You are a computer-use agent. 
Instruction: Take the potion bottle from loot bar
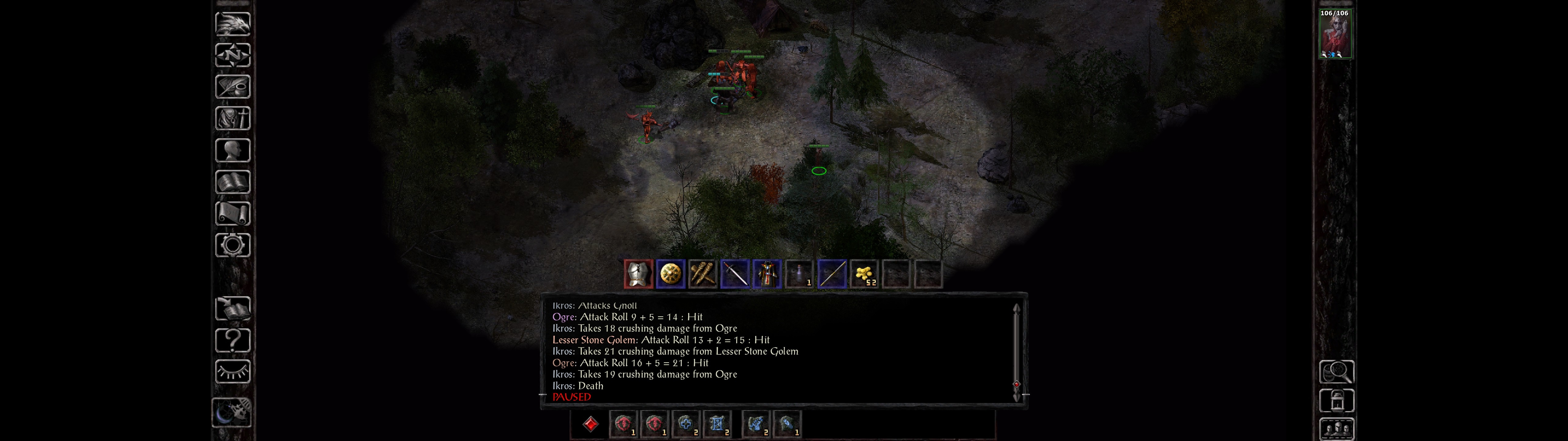point(799,274)
